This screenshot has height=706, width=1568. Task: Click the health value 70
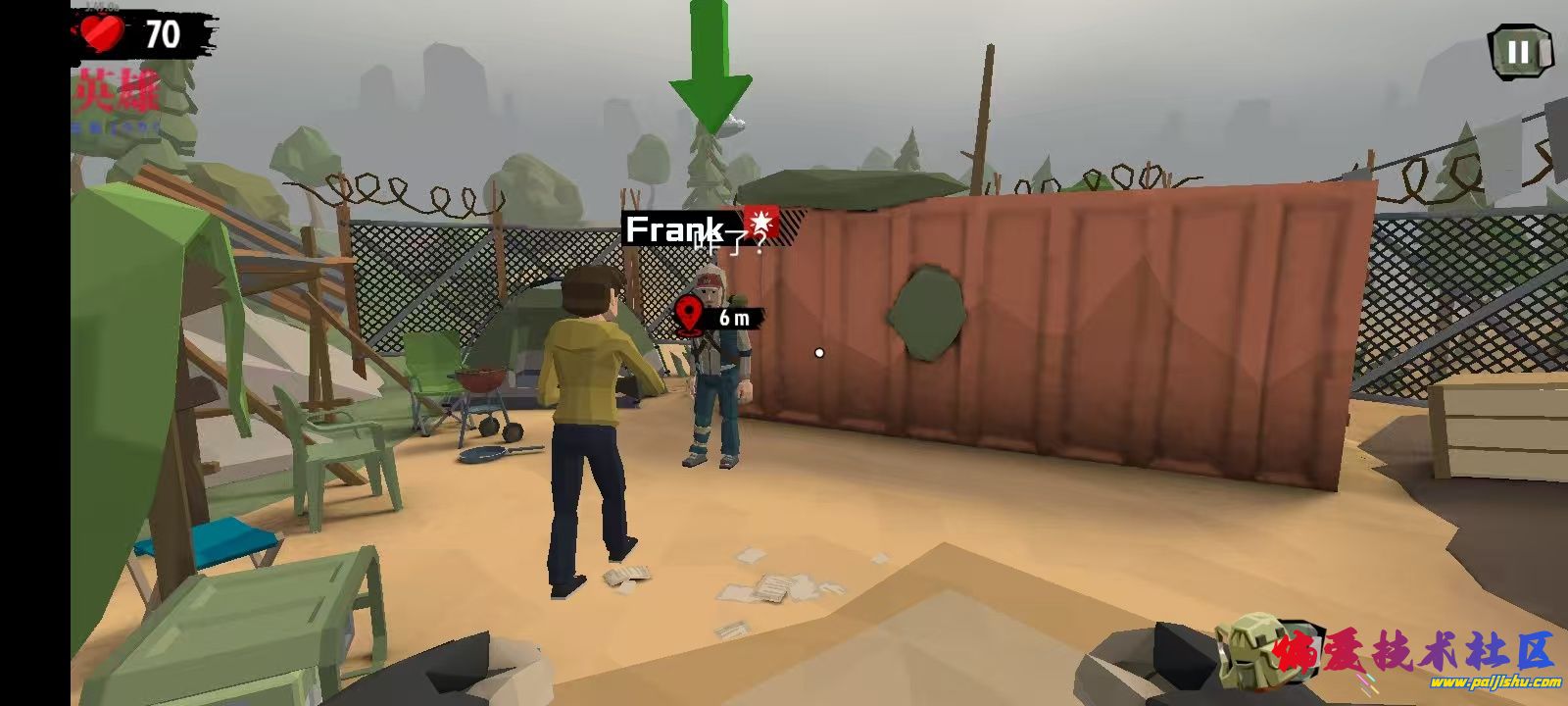pyautogui.click(x=164, y=31)
